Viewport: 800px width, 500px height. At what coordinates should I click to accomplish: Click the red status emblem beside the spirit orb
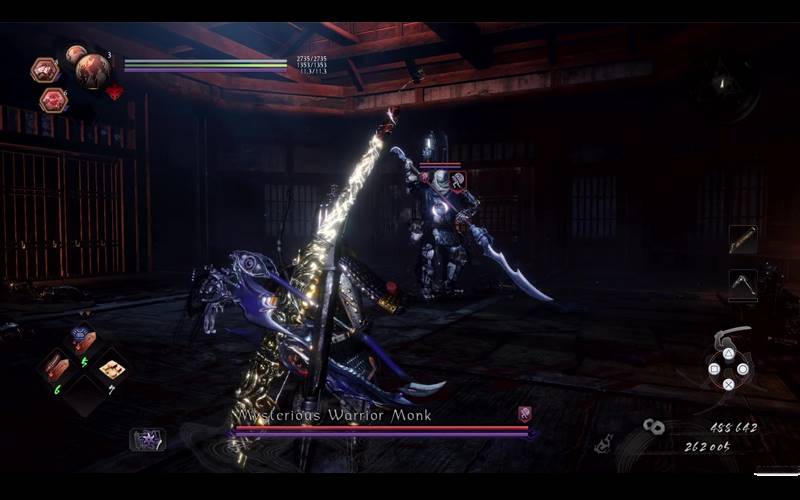115,92
